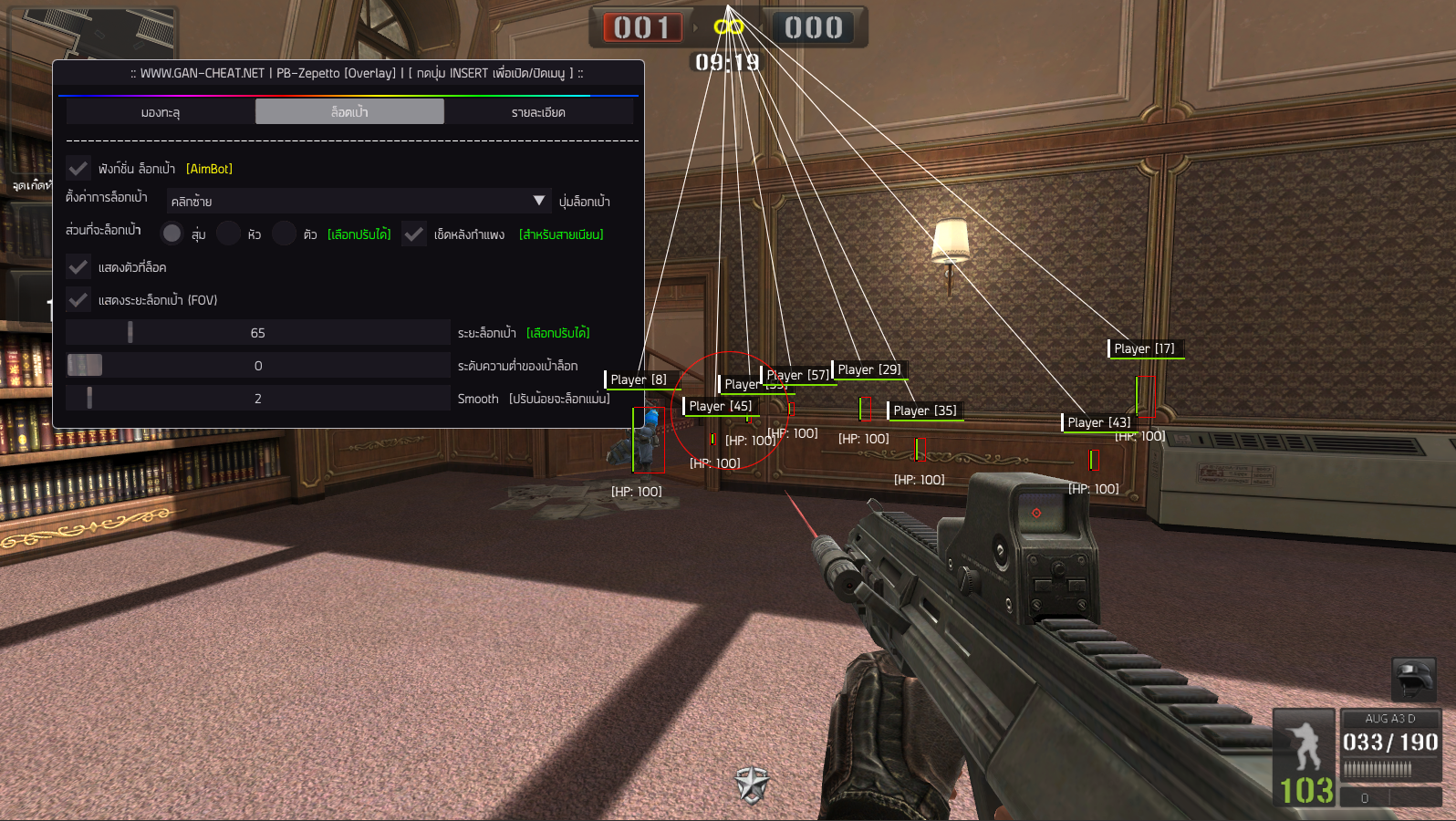Viewport: 1456px width, 821px height.
Task: Open the คลิกซ้าย lock key dropdown
Action: point(358,201)
